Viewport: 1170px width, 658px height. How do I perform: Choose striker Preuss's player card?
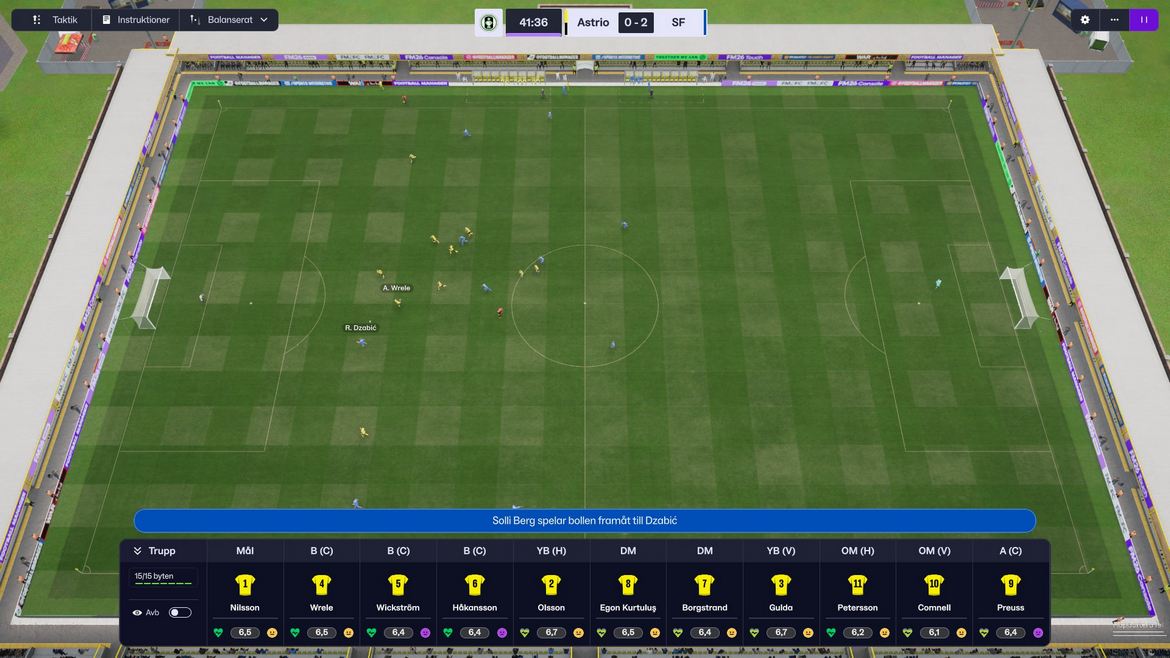1011,593
